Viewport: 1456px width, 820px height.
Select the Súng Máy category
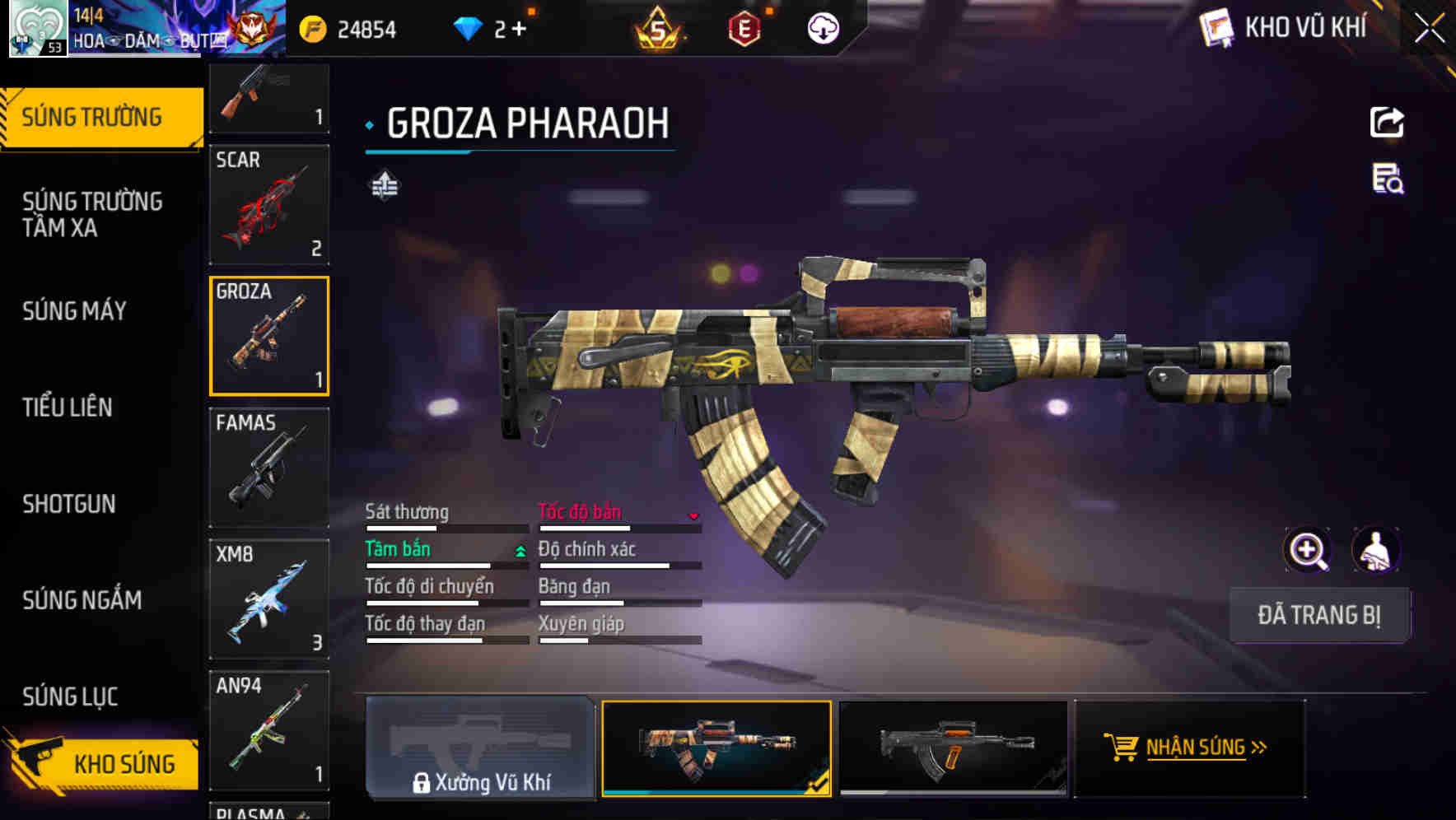74,311
